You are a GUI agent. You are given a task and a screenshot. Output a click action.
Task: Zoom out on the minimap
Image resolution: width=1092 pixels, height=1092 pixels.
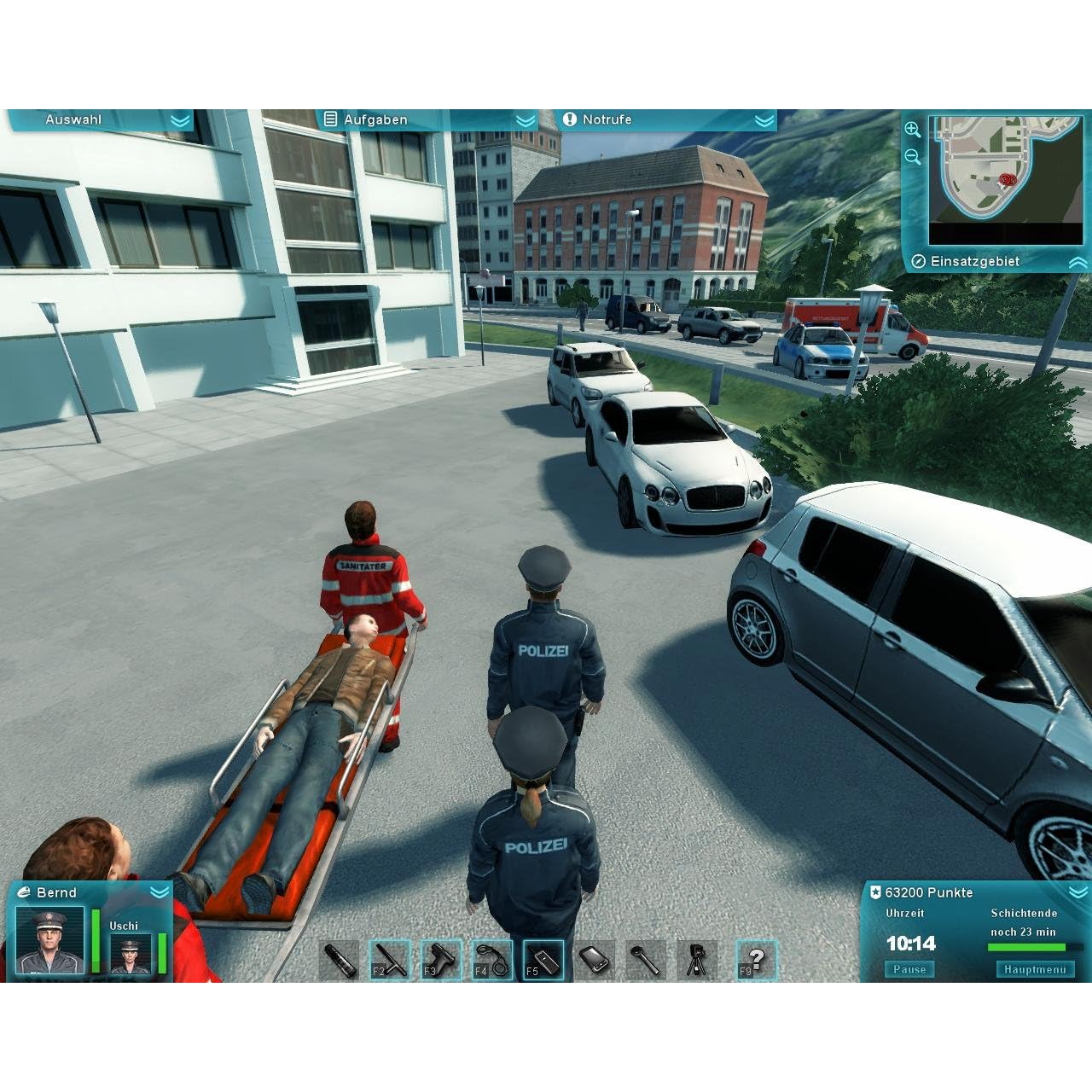(x=912, y=157)
